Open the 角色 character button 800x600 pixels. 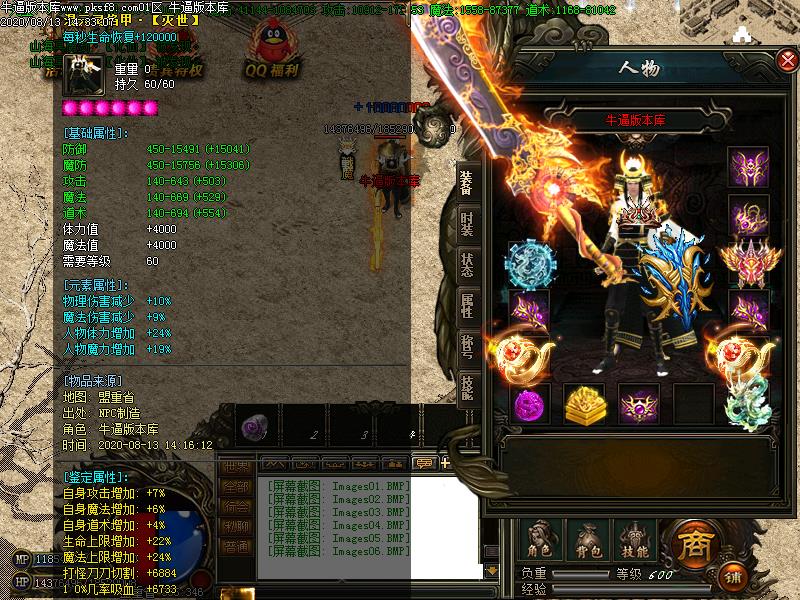coord(541,540)
